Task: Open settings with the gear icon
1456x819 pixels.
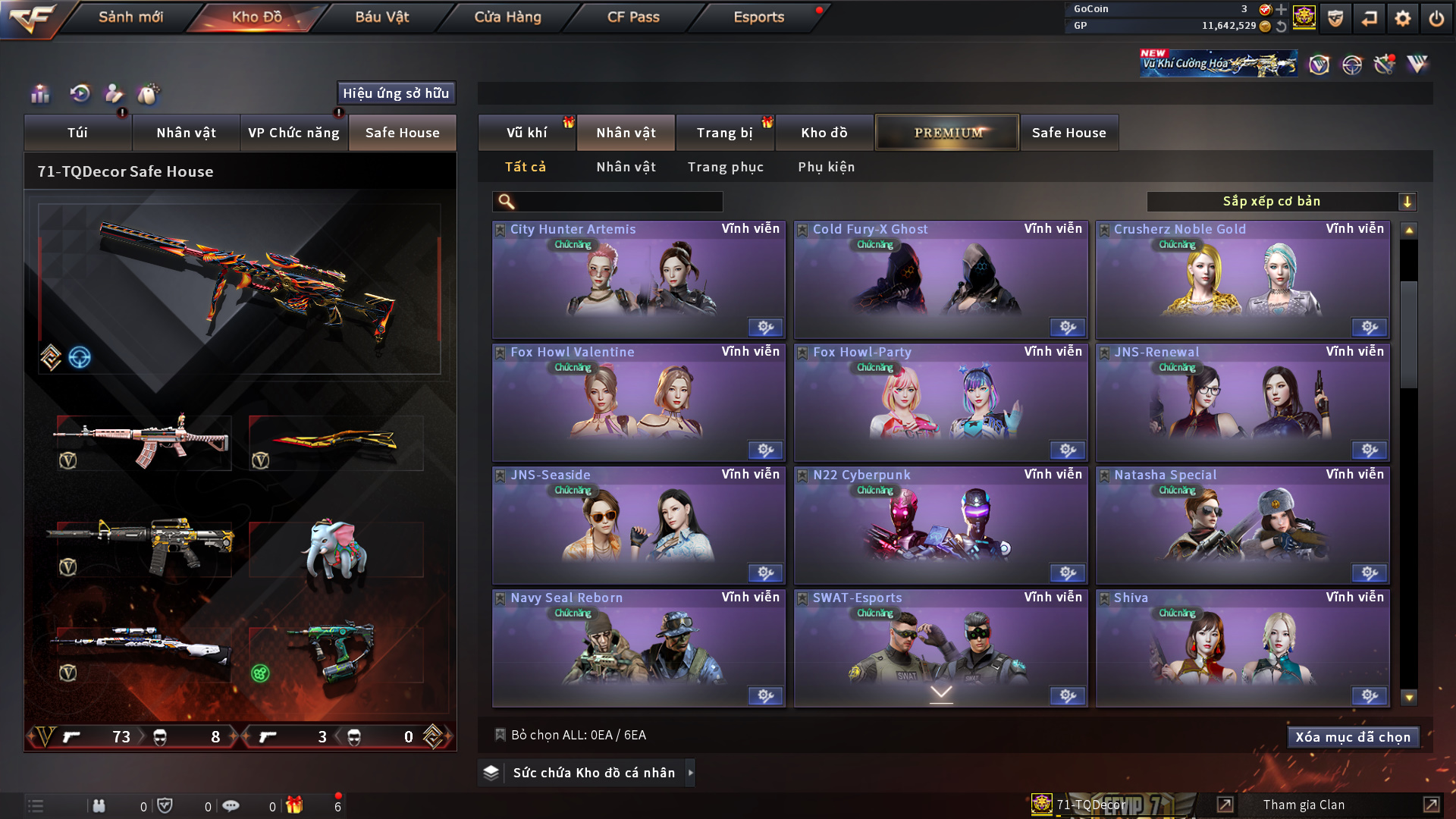Action: pyautogui.click(x=1402, y=18)
